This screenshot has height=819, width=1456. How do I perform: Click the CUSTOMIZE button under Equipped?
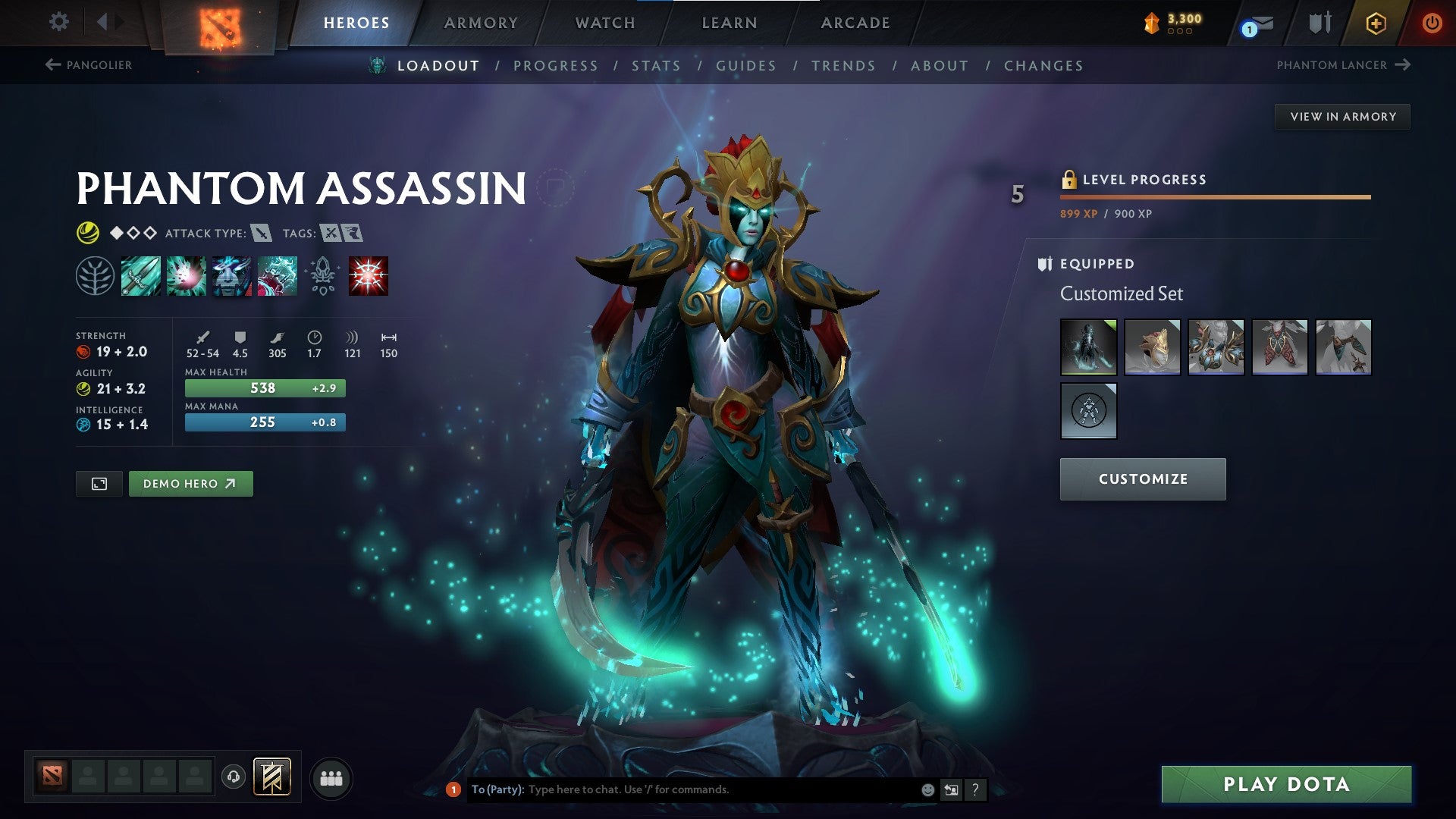click(1142, 479)
